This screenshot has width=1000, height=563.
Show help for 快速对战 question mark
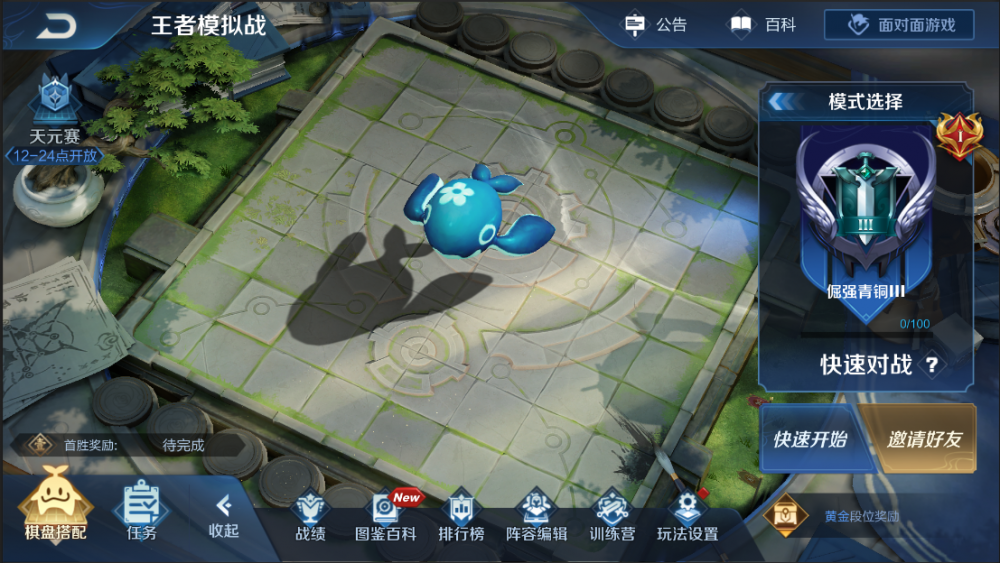click(932, 365)
